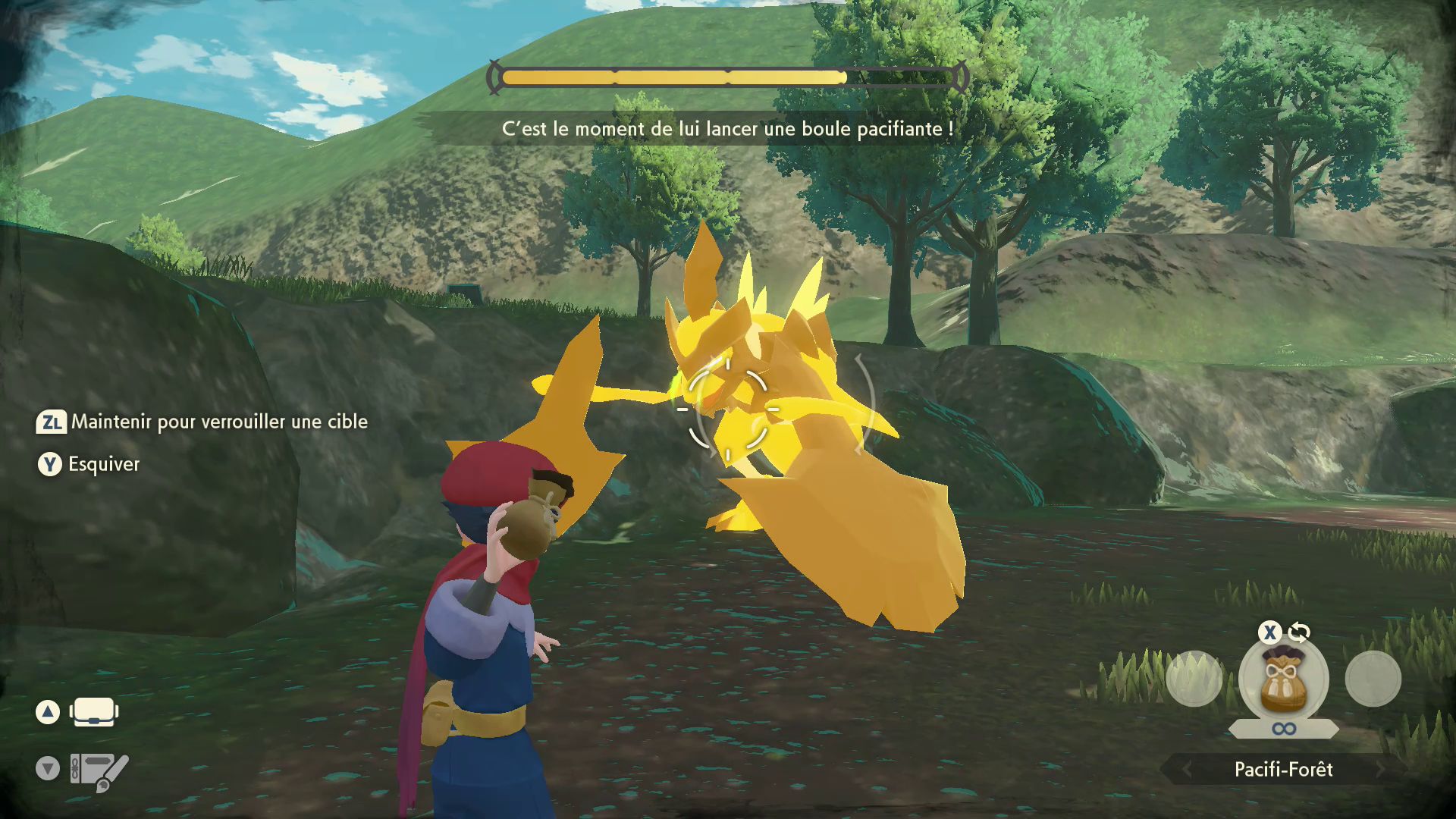The width and height of the screenshot is (1456, 819).
Task: Open the satchel bag icon
Action: click(94, 712)
